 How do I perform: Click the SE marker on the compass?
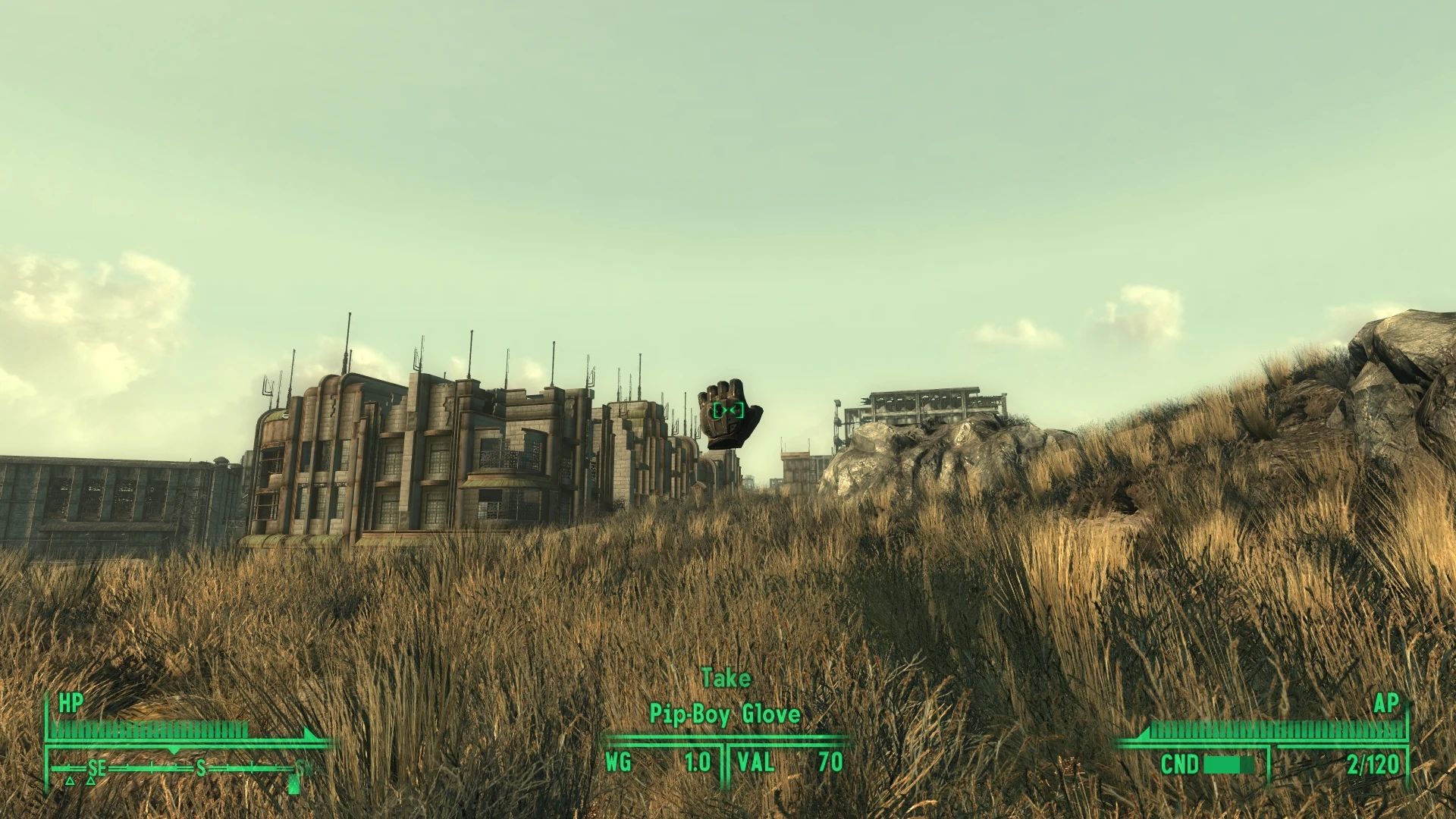click(x=96, y=768)
